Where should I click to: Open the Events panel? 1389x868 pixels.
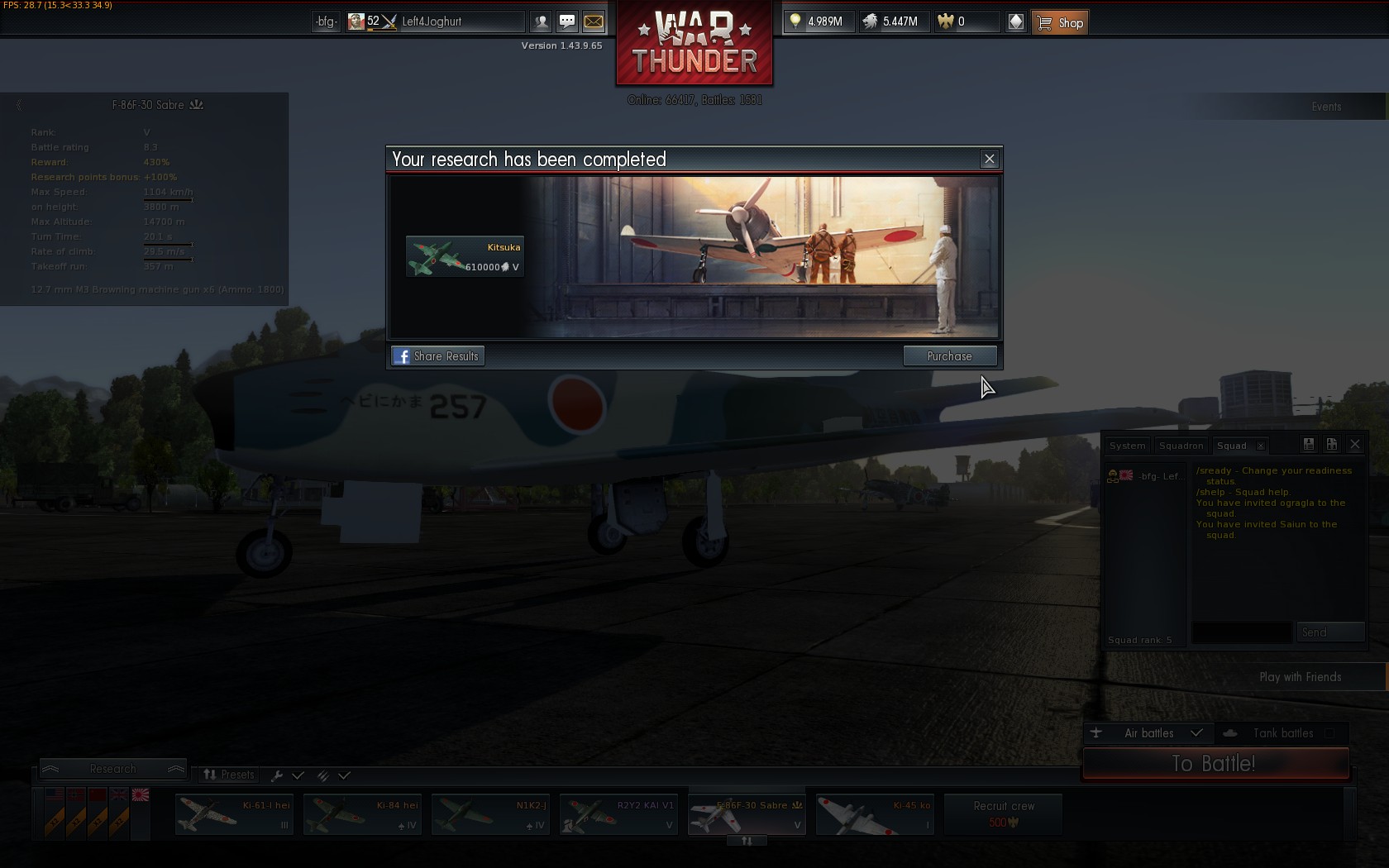click(x=1326, y=107)
